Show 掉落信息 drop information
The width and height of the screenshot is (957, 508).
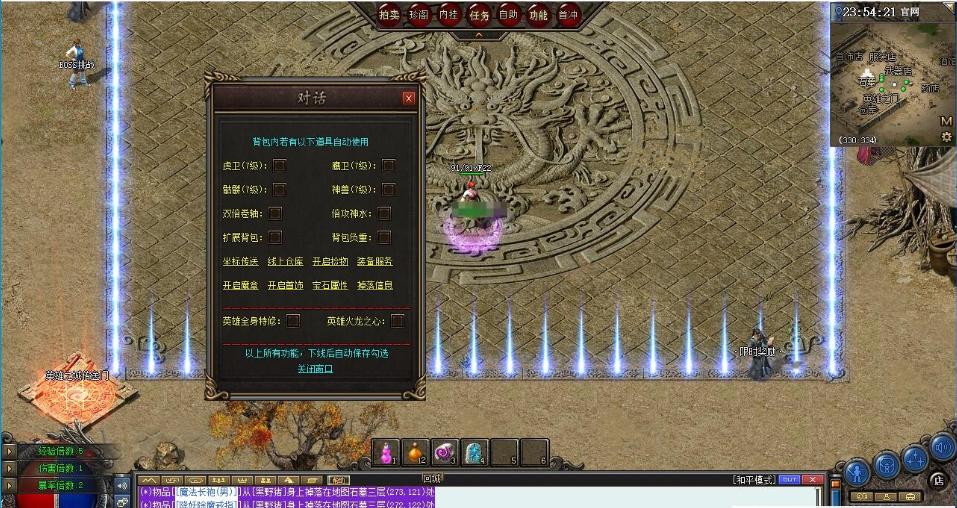[x=374, y=285]
